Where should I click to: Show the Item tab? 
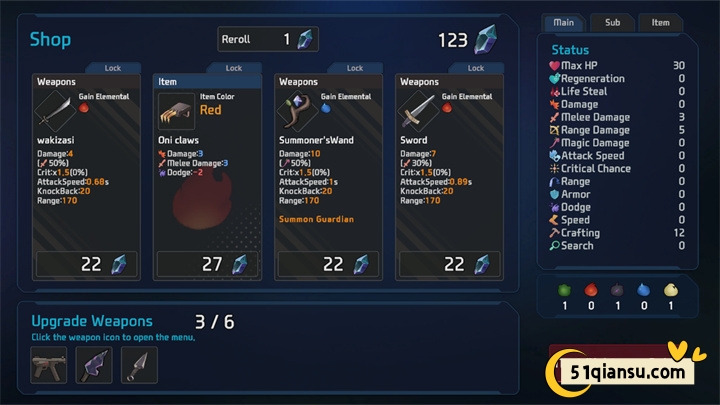click(x=660, y=22)
